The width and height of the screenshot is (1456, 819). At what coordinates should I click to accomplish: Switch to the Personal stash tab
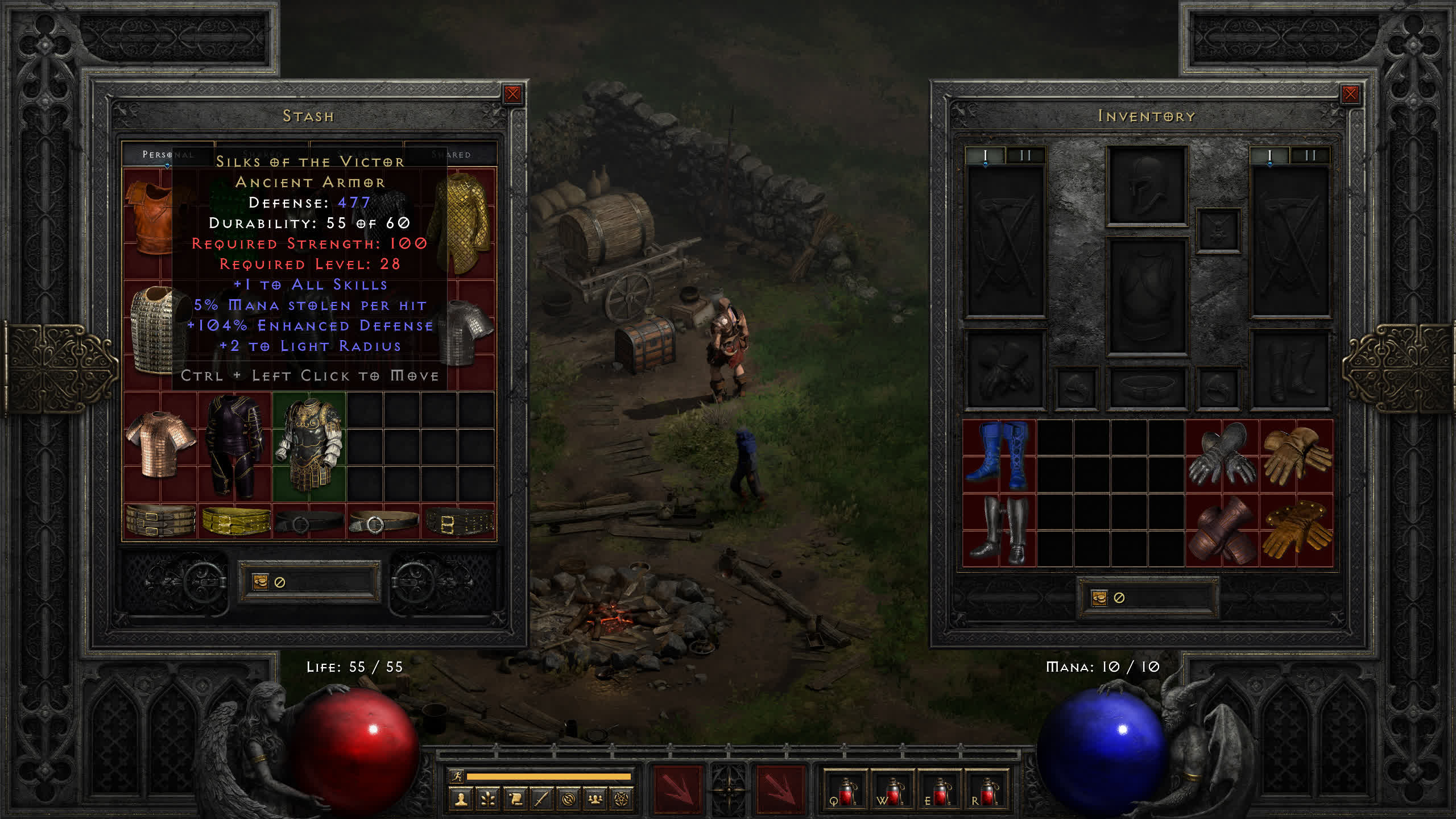click(167, 155)
